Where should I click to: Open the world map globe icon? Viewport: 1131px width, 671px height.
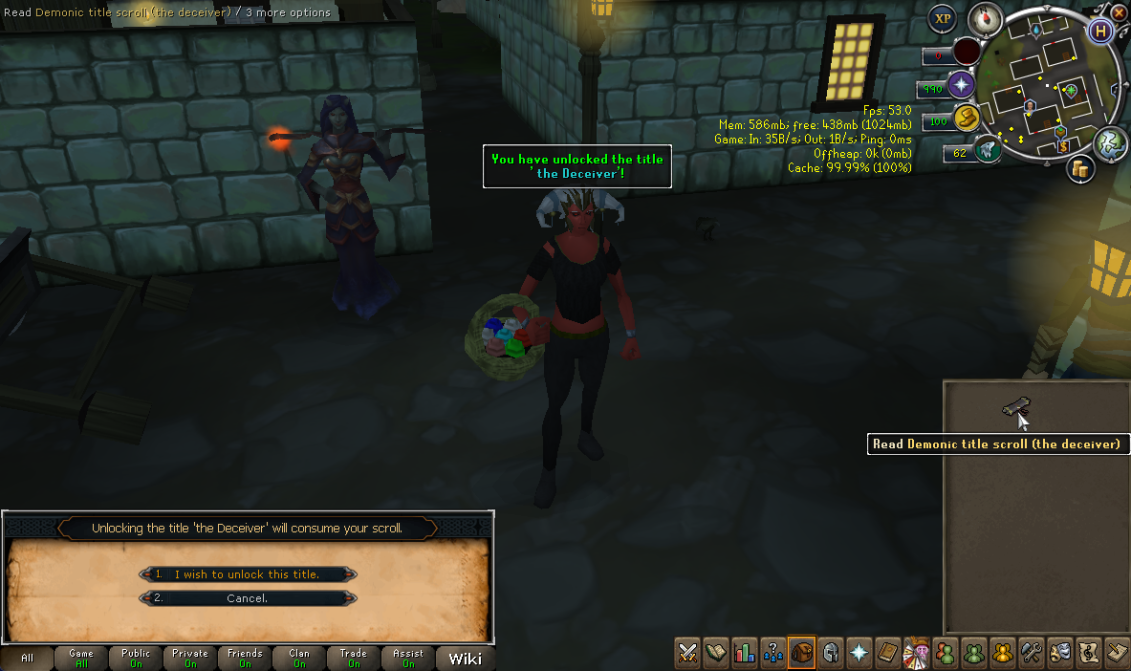tap(1110, 141)
